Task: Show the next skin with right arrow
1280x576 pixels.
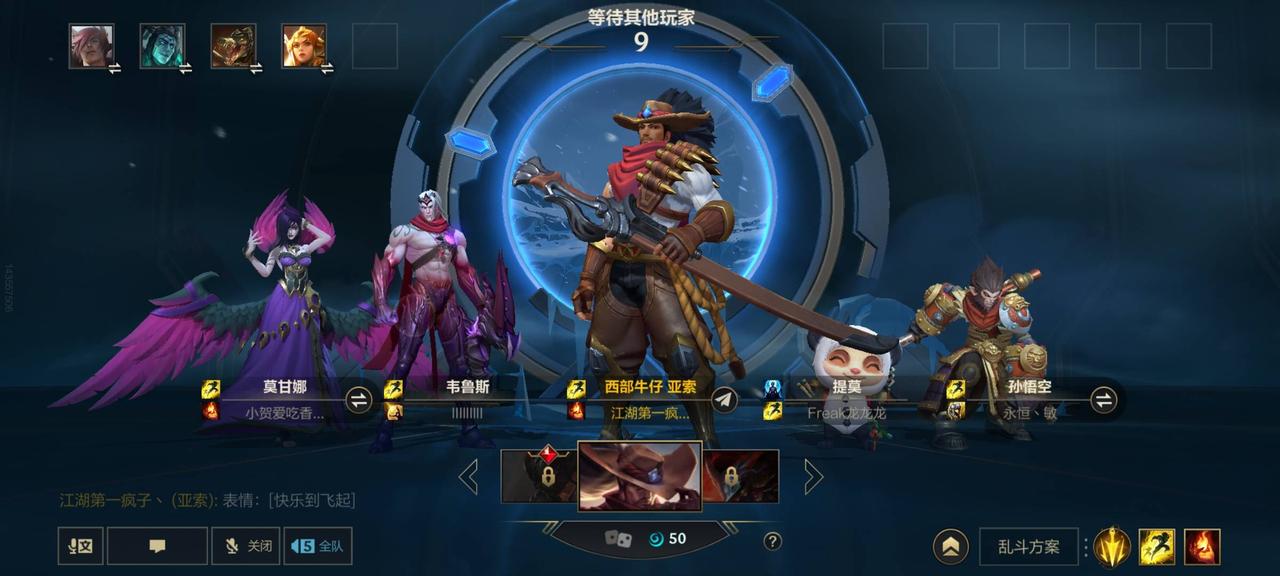Action: [x=813, y=476]
